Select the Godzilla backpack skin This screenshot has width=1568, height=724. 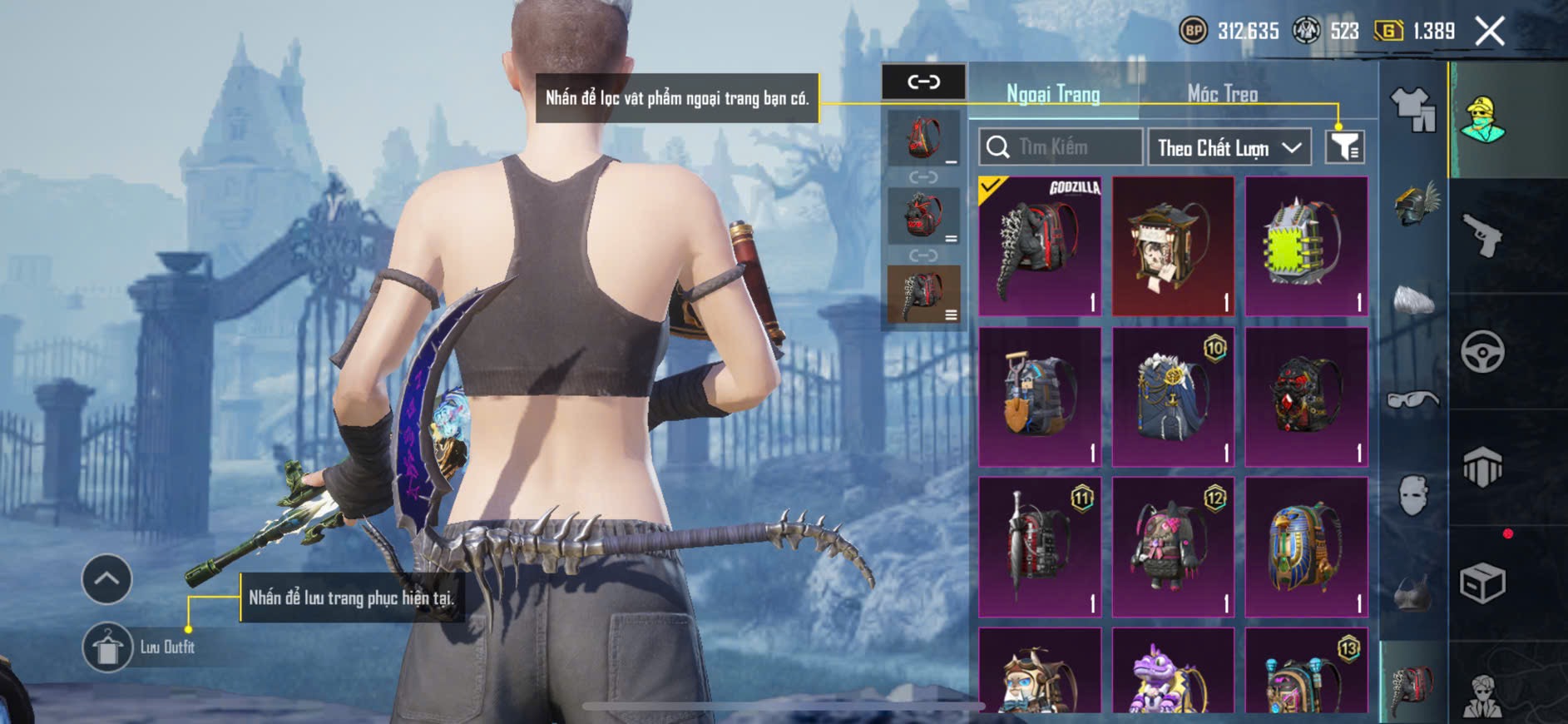pyautogui.click(x=1040, y=246)
